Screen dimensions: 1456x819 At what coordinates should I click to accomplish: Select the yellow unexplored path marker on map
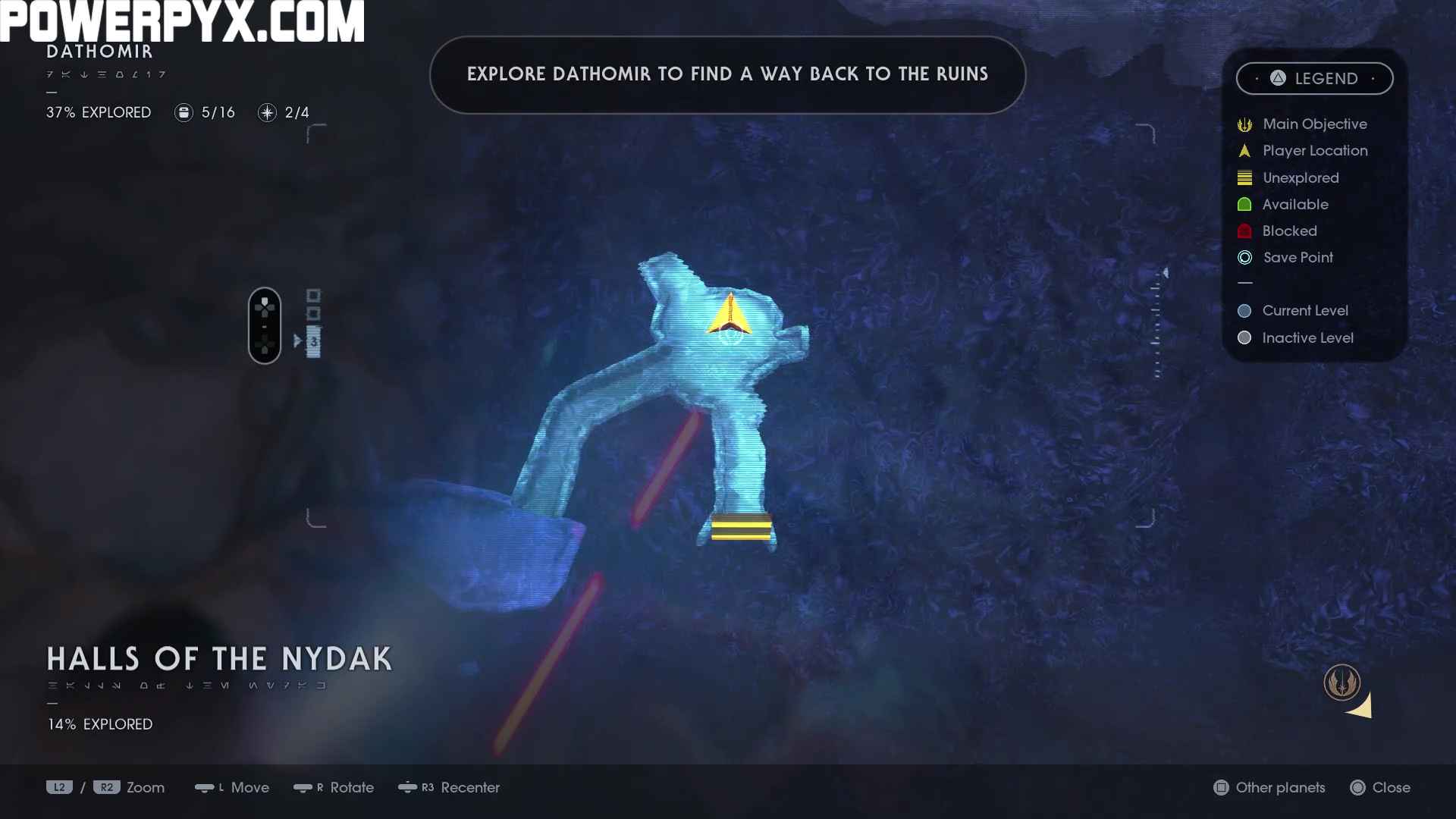click(x=741, y=526)
